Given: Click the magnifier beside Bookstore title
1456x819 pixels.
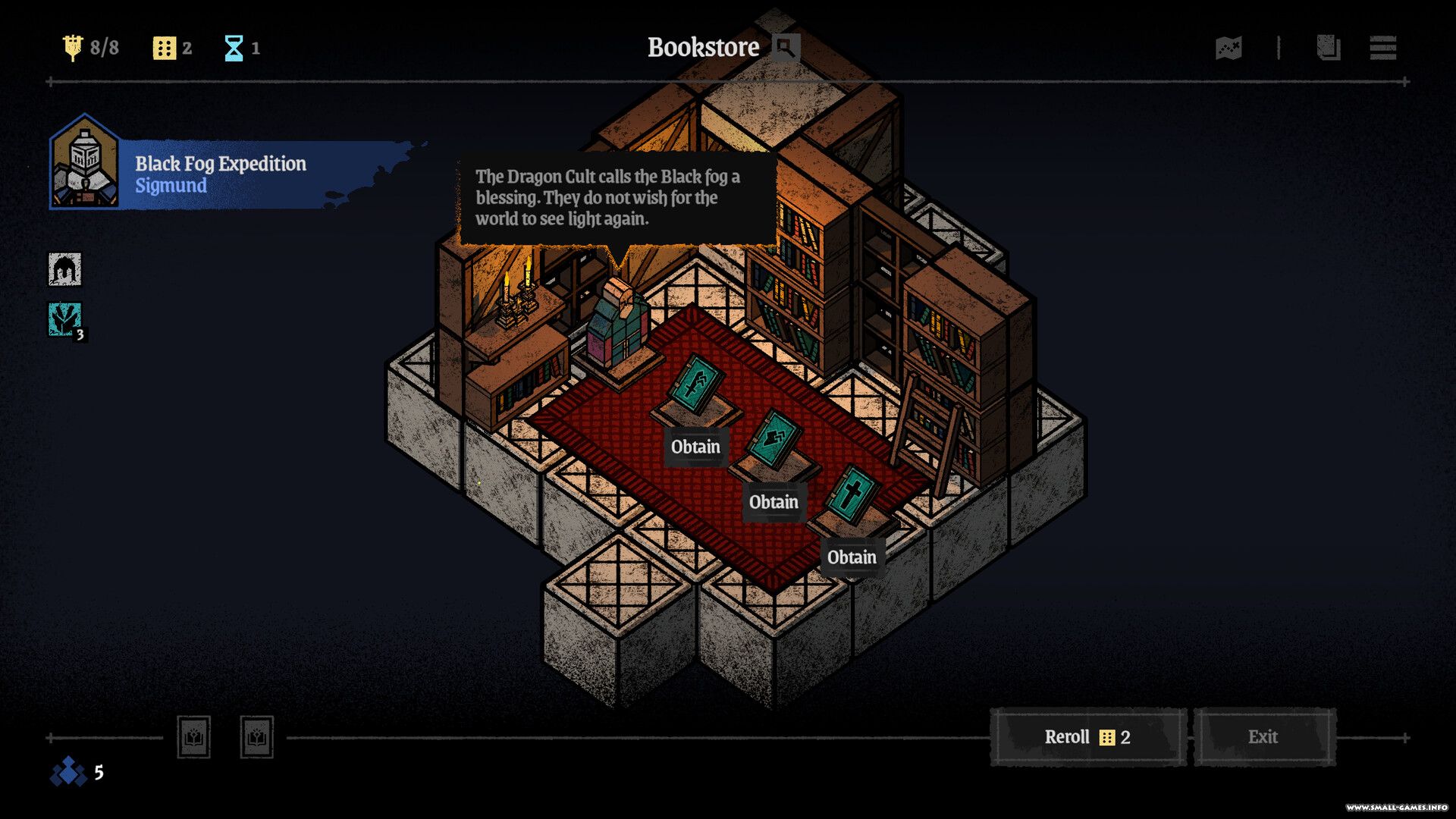Looking at the screenshot, I should point(786,49).
